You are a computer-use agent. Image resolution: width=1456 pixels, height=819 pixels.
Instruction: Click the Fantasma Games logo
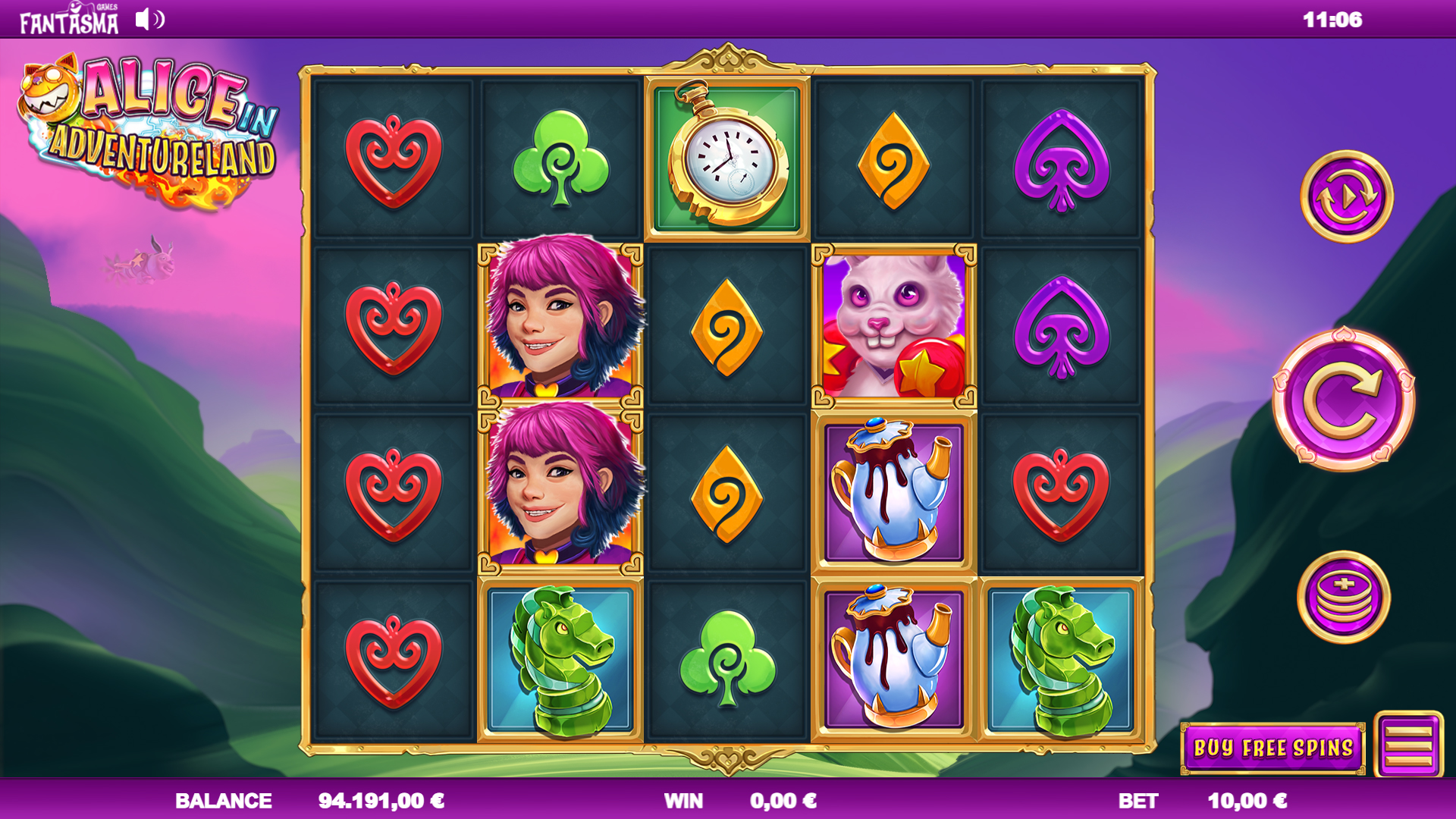(67, 17)
